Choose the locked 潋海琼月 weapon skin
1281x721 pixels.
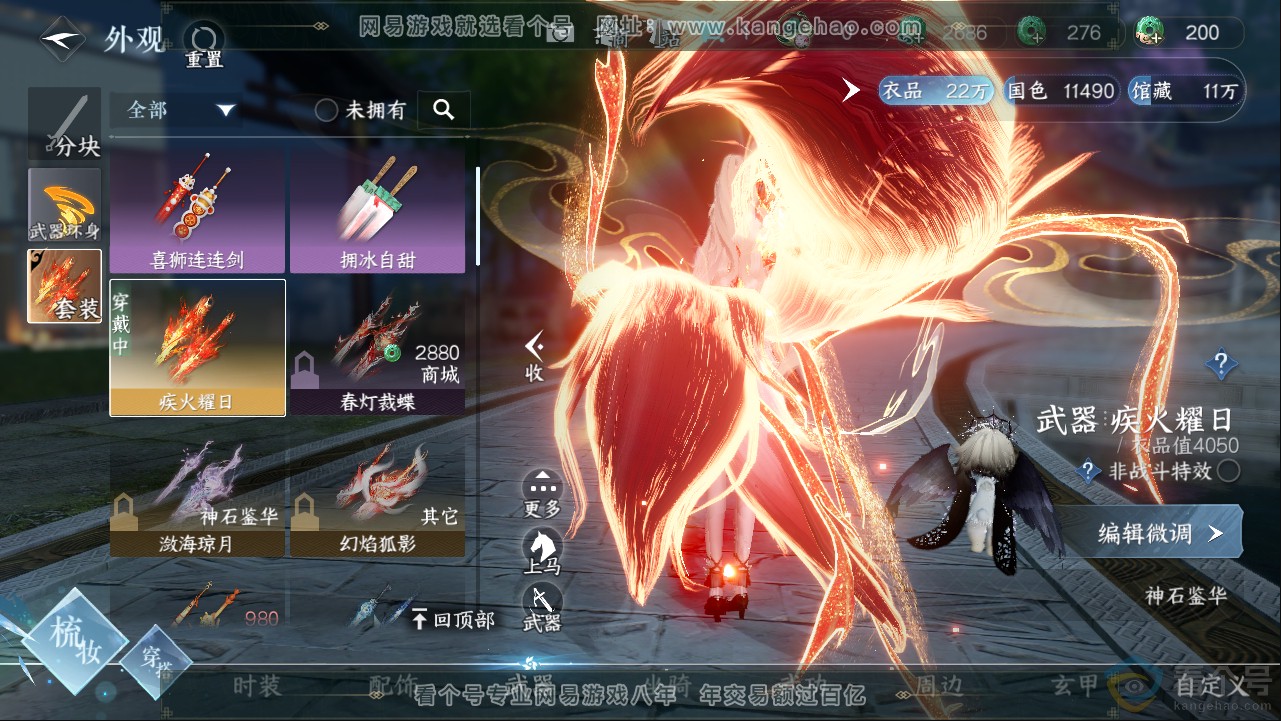pyautogui.click(x=197, y=500)
